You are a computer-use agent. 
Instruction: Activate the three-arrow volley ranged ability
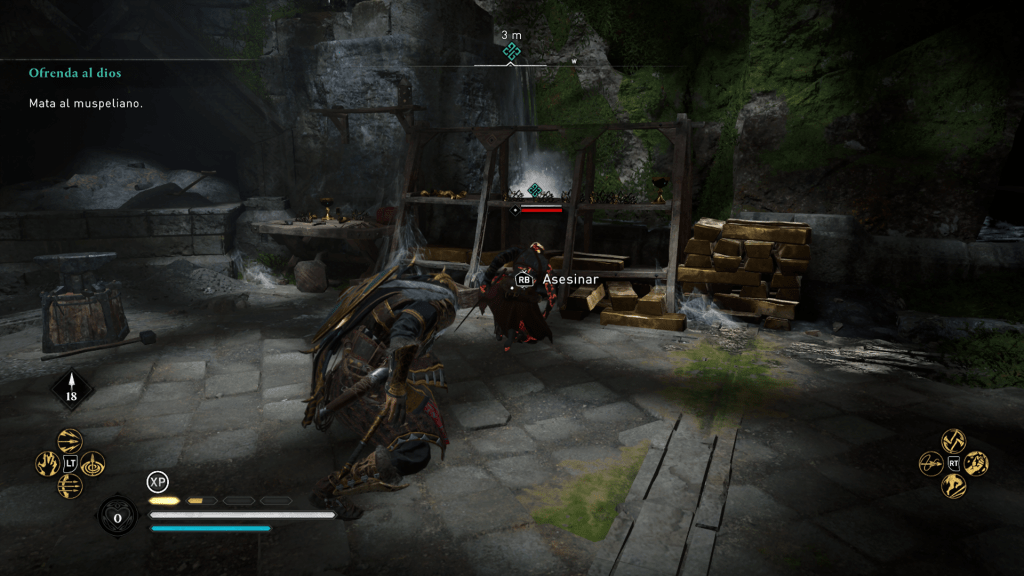pos(70,440)
